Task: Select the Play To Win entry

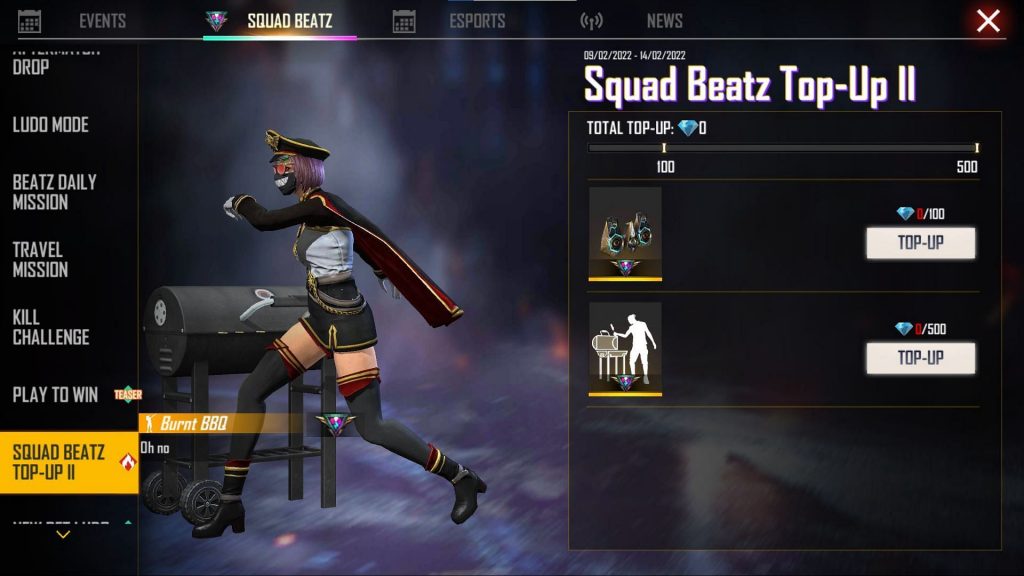Action: (56, 394)
